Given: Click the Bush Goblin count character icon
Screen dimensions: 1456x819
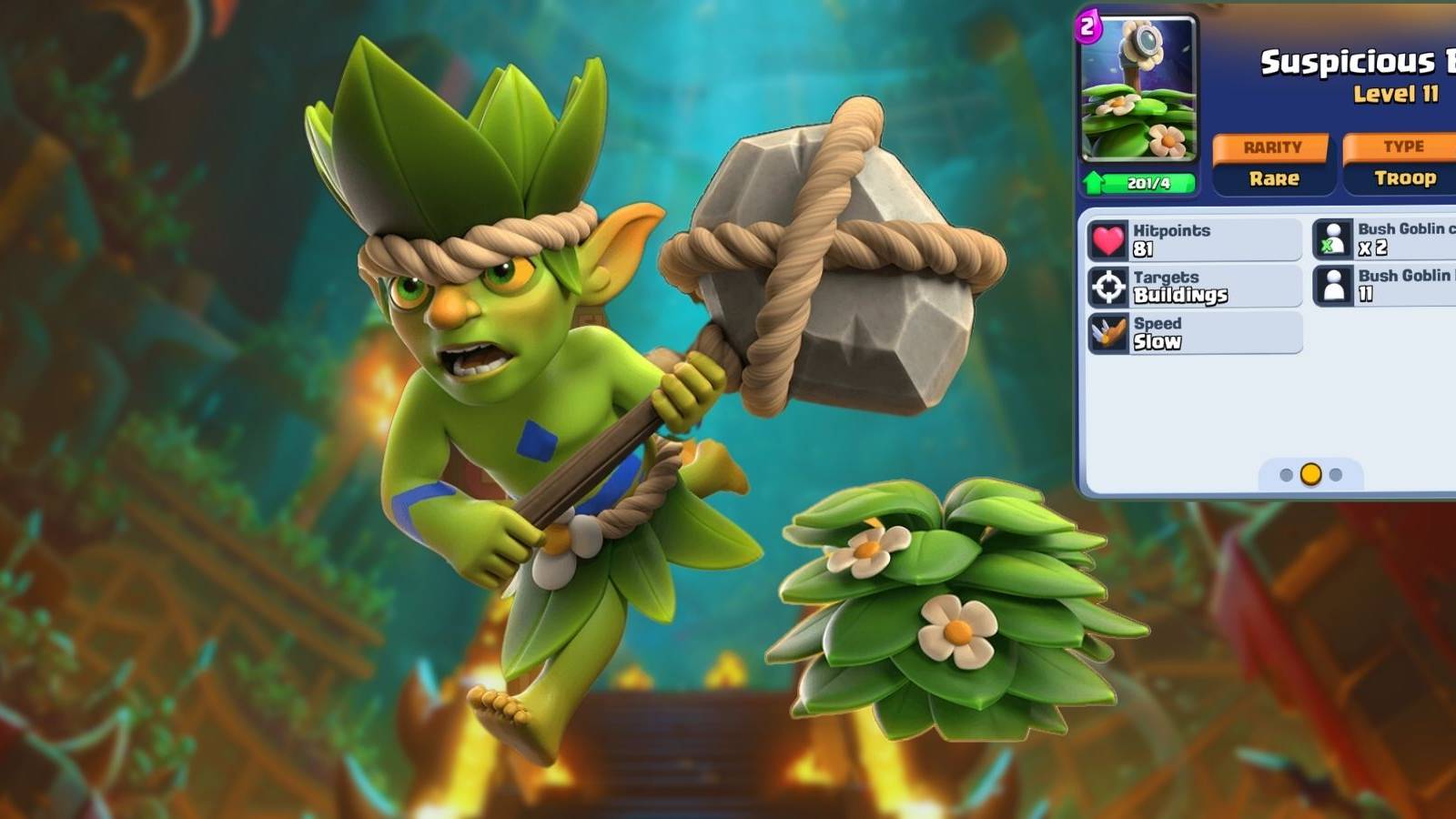Looking at the screenshot, I should tap(1332, 240).
